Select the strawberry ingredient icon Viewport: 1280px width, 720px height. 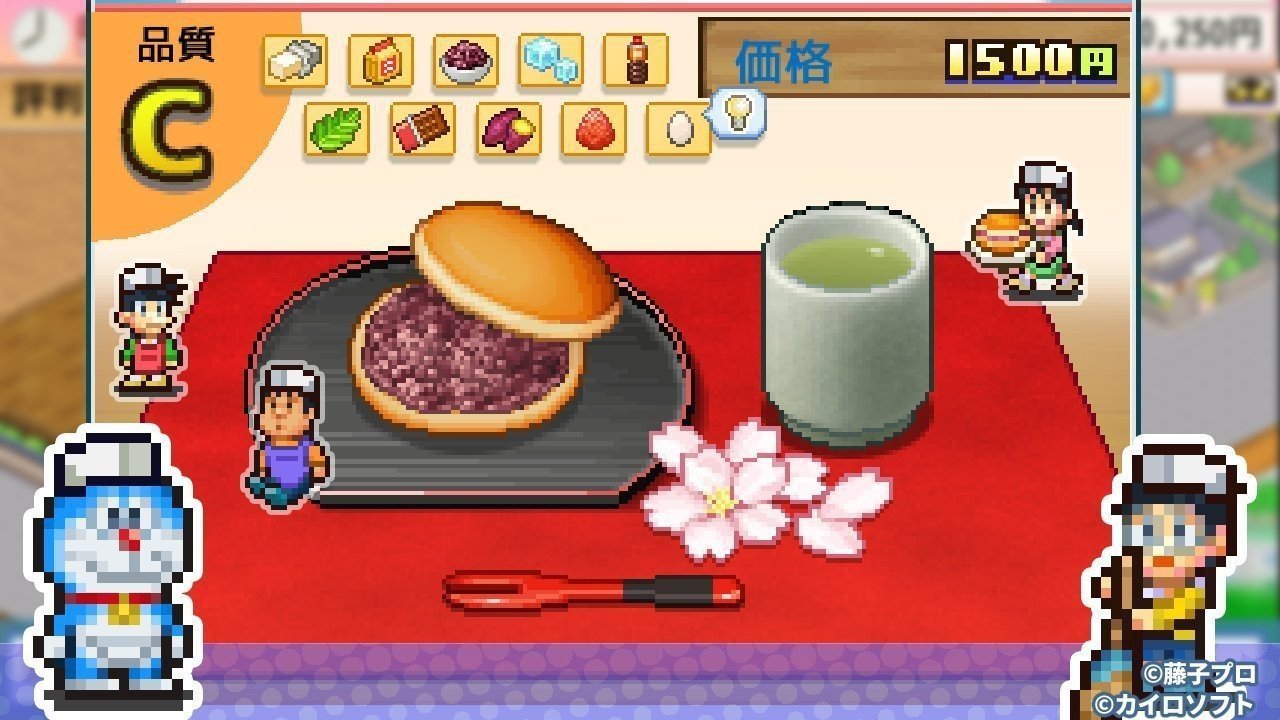click(x=595, y=131)
